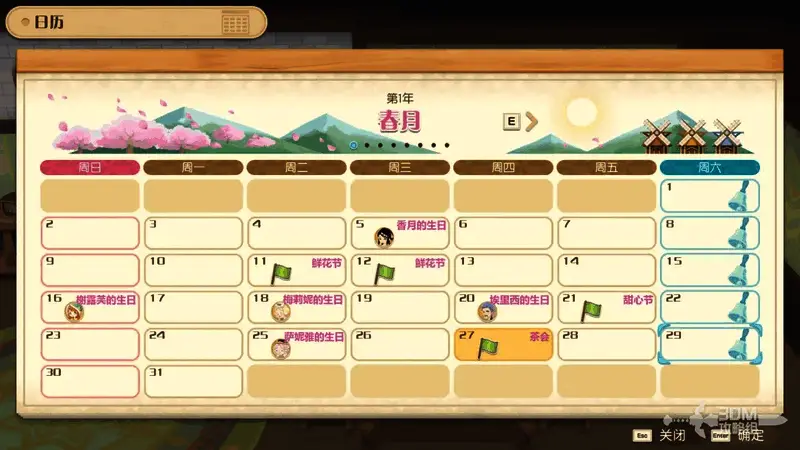
Task: Pick day 6 Thursday cell
Action: (503, 233)
